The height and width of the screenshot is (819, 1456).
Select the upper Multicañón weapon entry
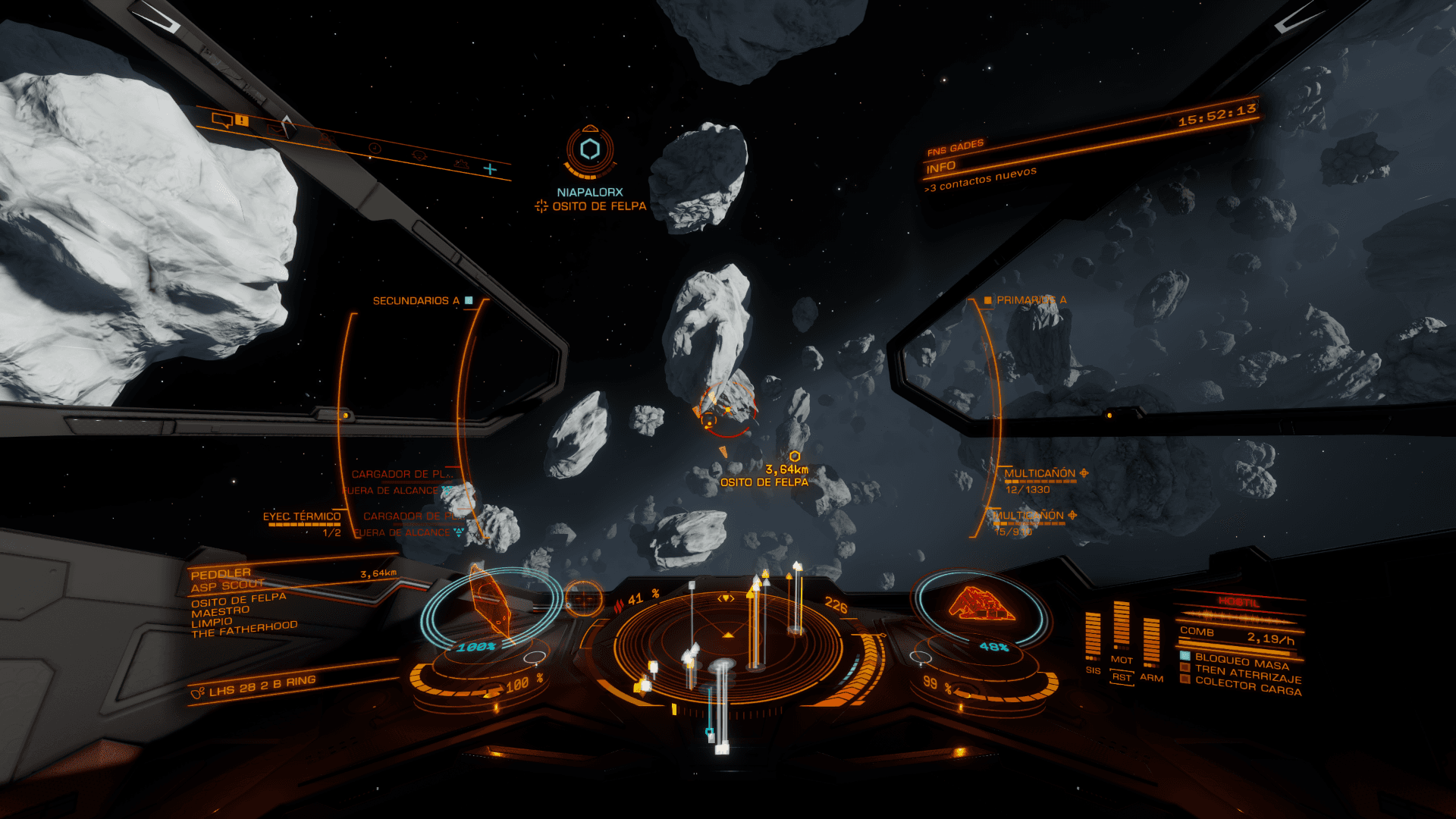[x=1040, y=474]
